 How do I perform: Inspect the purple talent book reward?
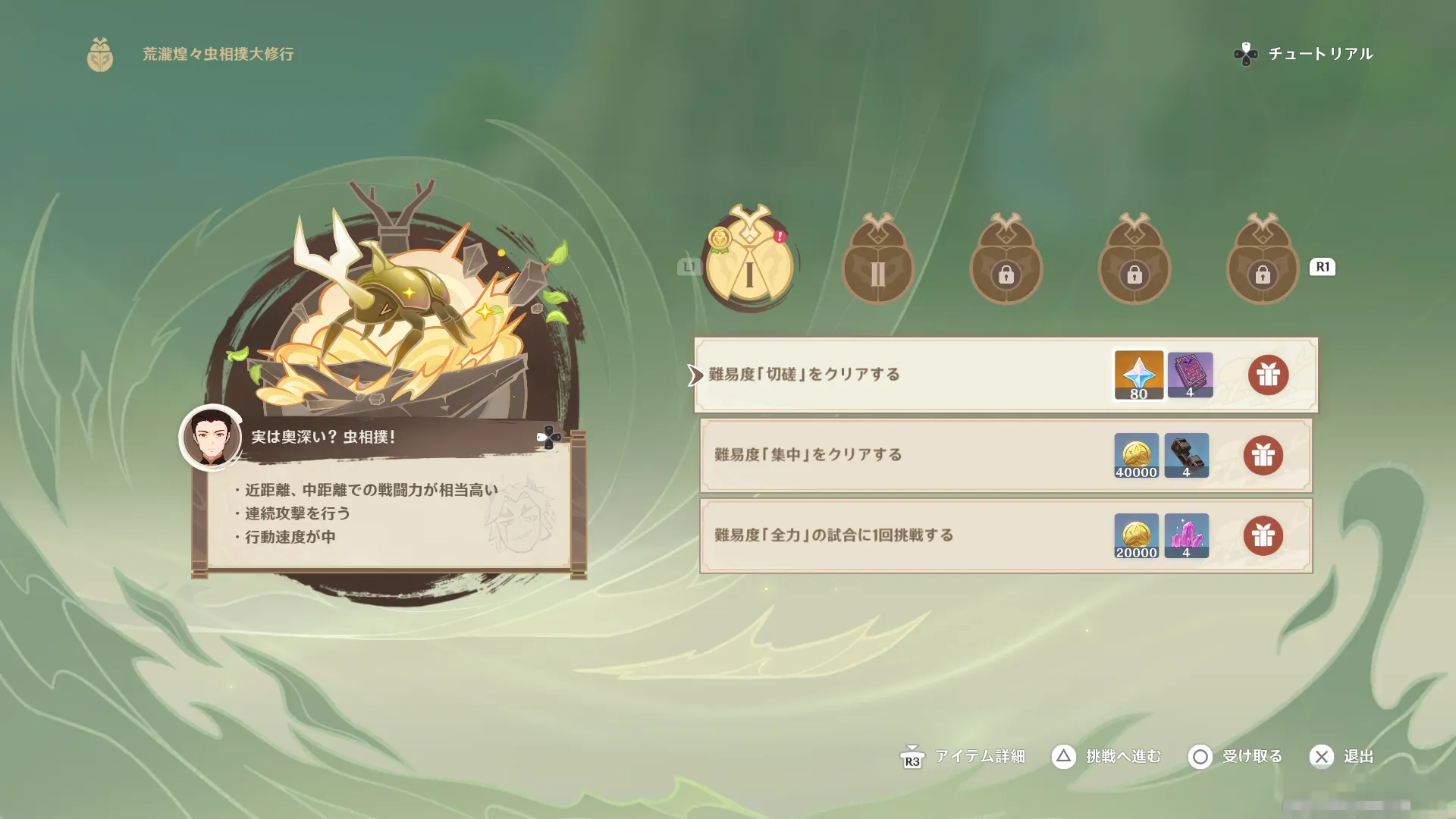click(1190, 375)
